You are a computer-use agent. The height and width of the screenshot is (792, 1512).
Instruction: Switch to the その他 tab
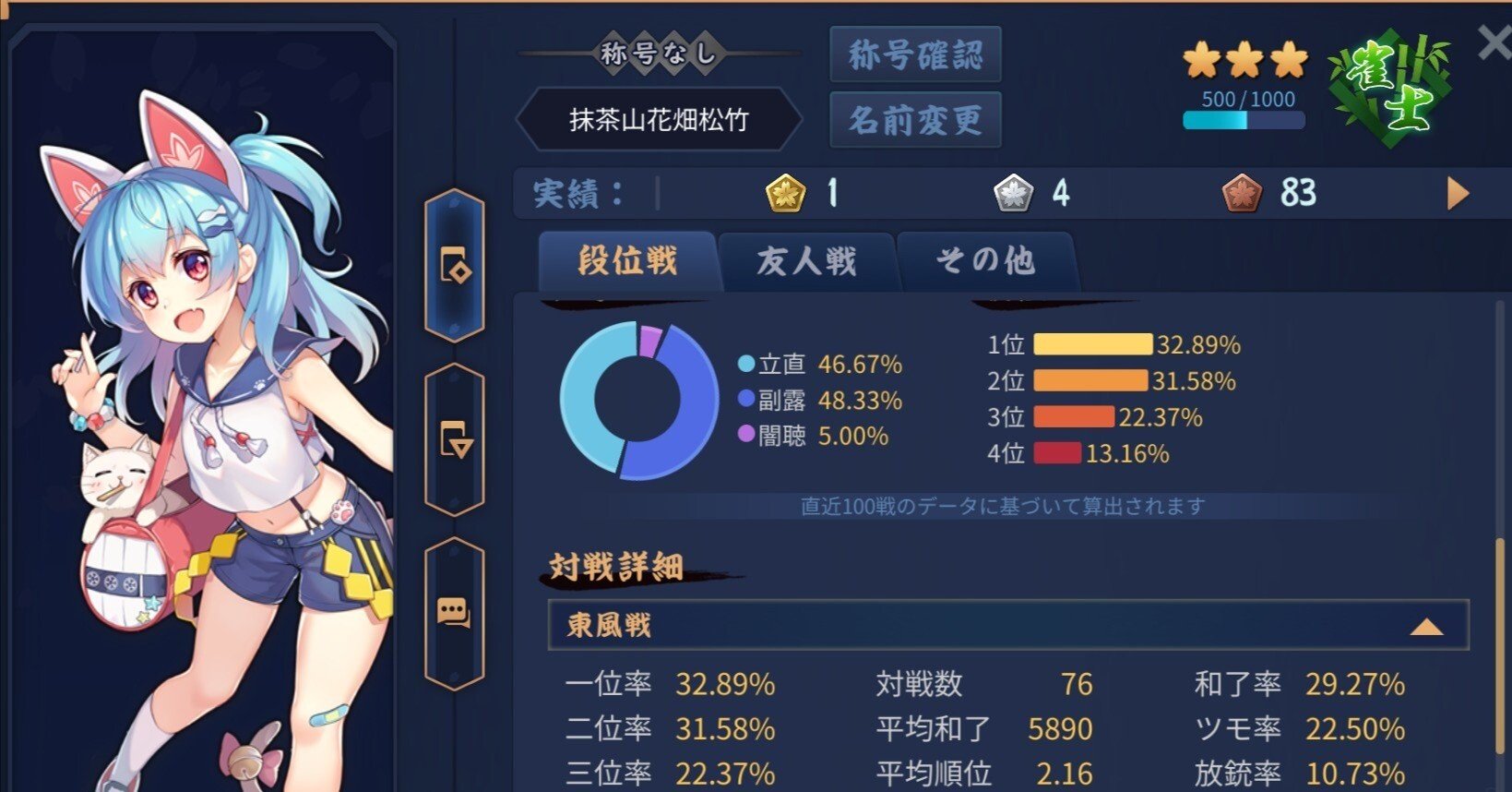pyautogui.click(x=986, y=262)
